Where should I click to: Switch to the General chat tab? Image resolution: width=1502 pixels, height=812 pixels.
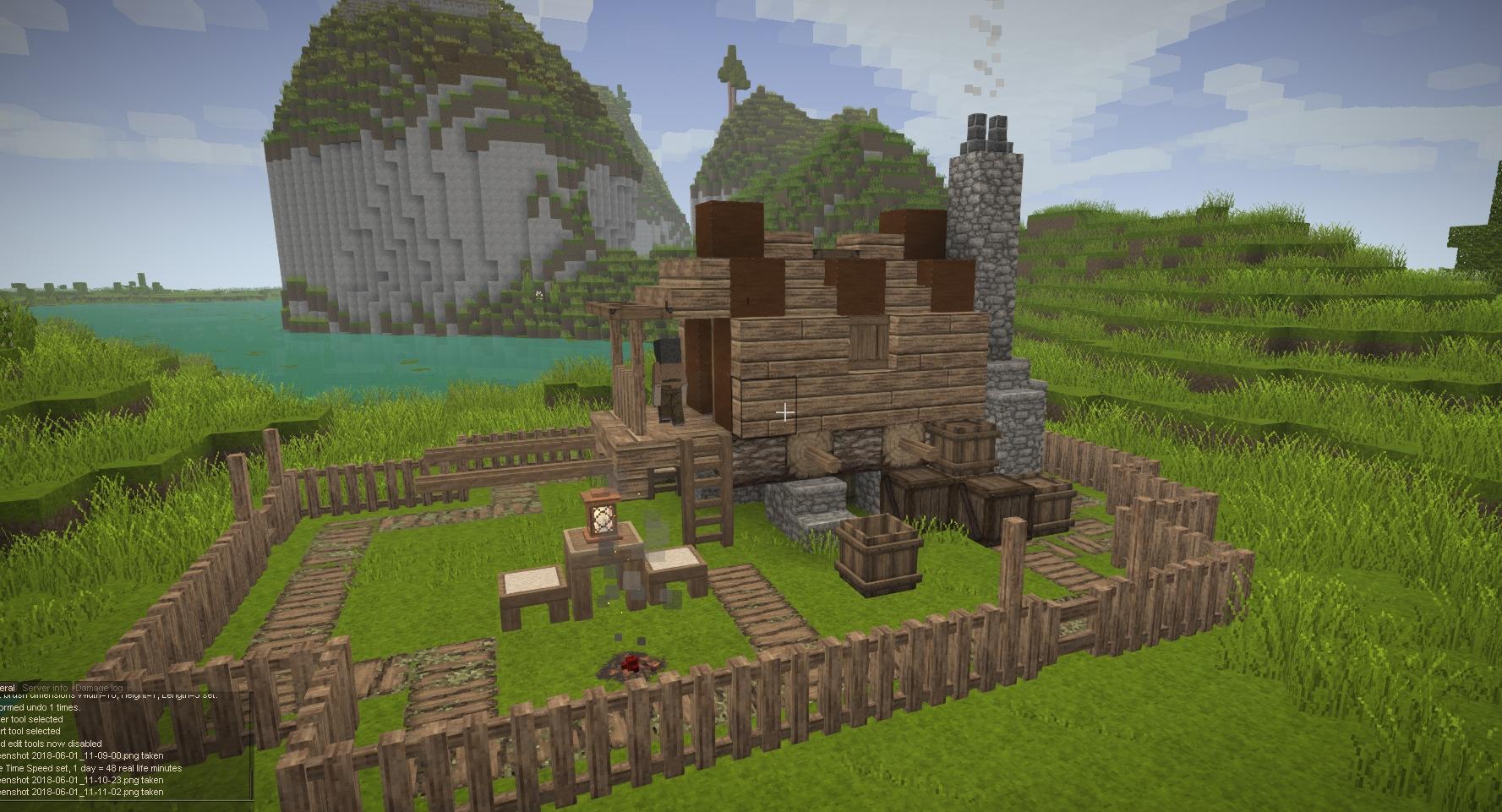pyautogui.click(x=8, y=688)
